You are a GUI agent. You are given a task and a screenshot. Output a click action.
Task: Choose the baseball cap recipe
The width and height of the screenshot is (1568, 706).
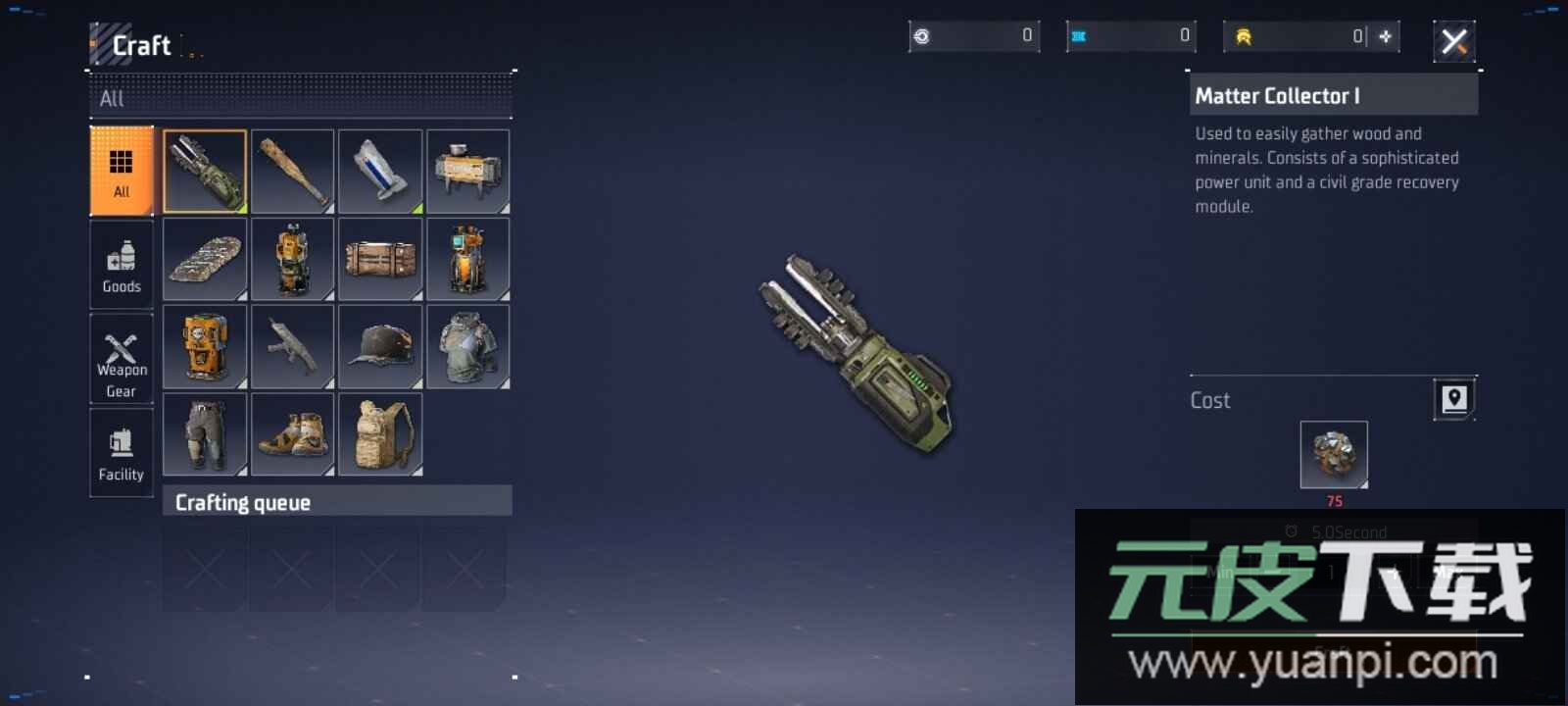380,346
